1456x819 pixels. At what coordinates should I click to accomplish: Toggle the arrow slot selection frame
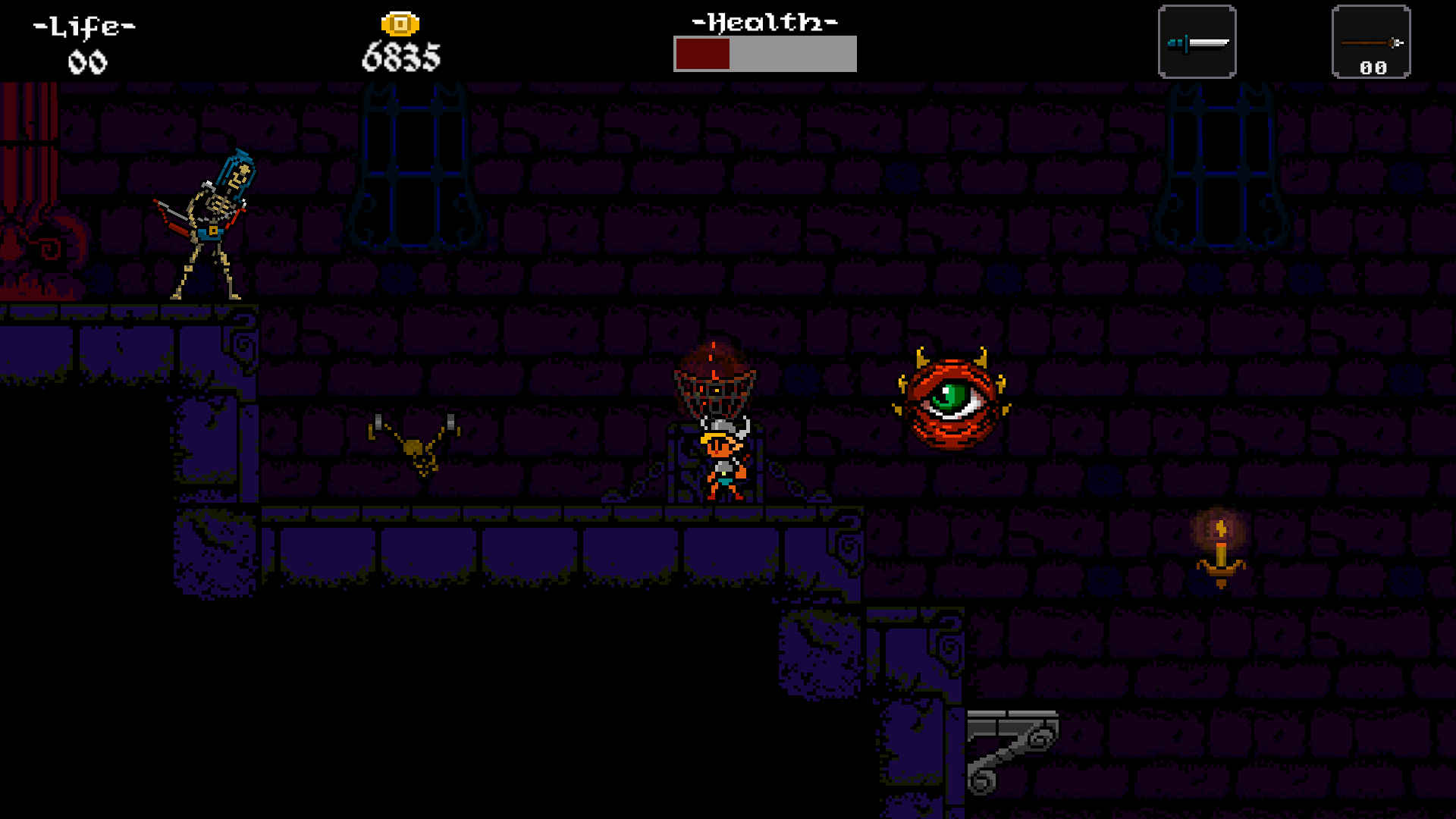click(x=1370, y=42)
